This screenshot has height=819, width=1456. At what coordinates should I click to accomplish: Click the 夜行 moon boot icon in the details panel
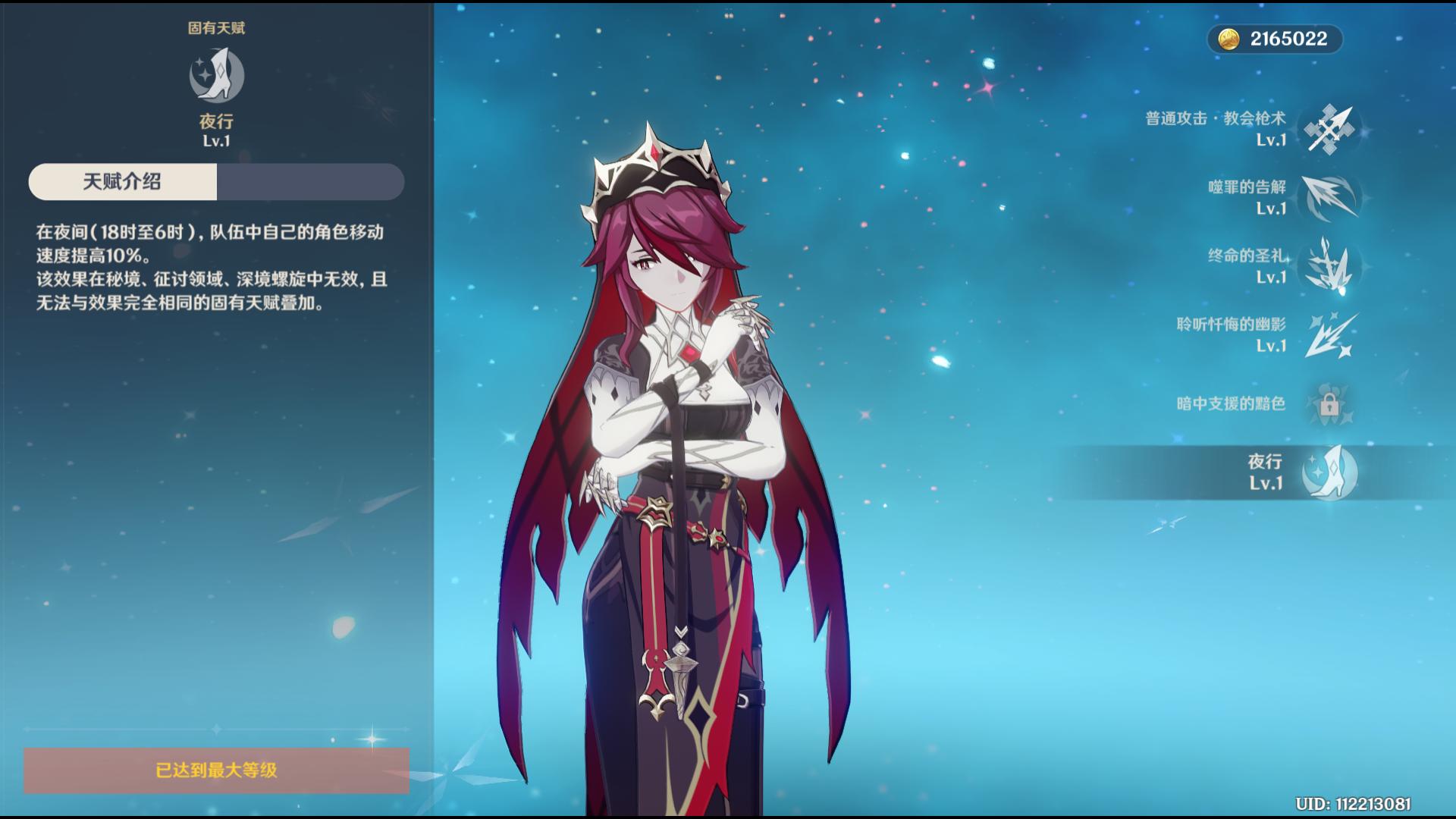click(216, 75)
